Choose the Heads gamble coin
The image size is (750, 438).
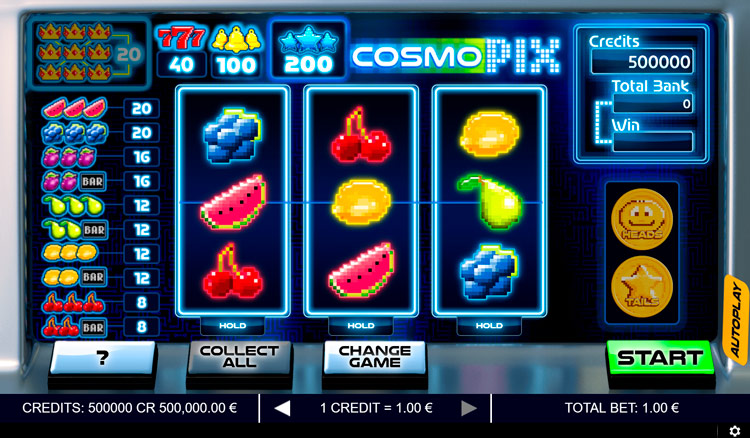pyautogui.click(x=639, y=217)
